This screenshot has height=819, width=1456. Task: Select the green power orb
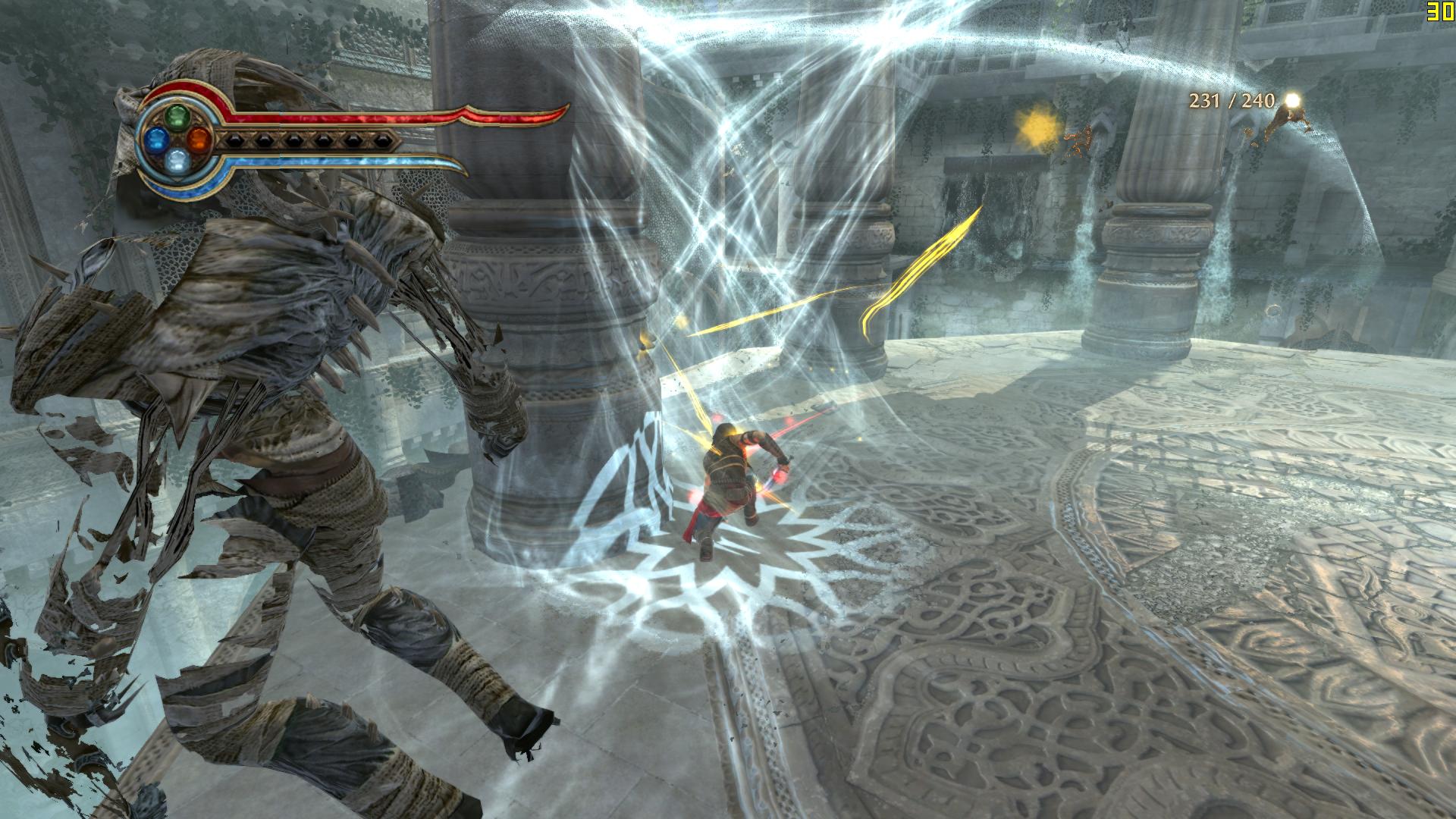pos(177,116)
